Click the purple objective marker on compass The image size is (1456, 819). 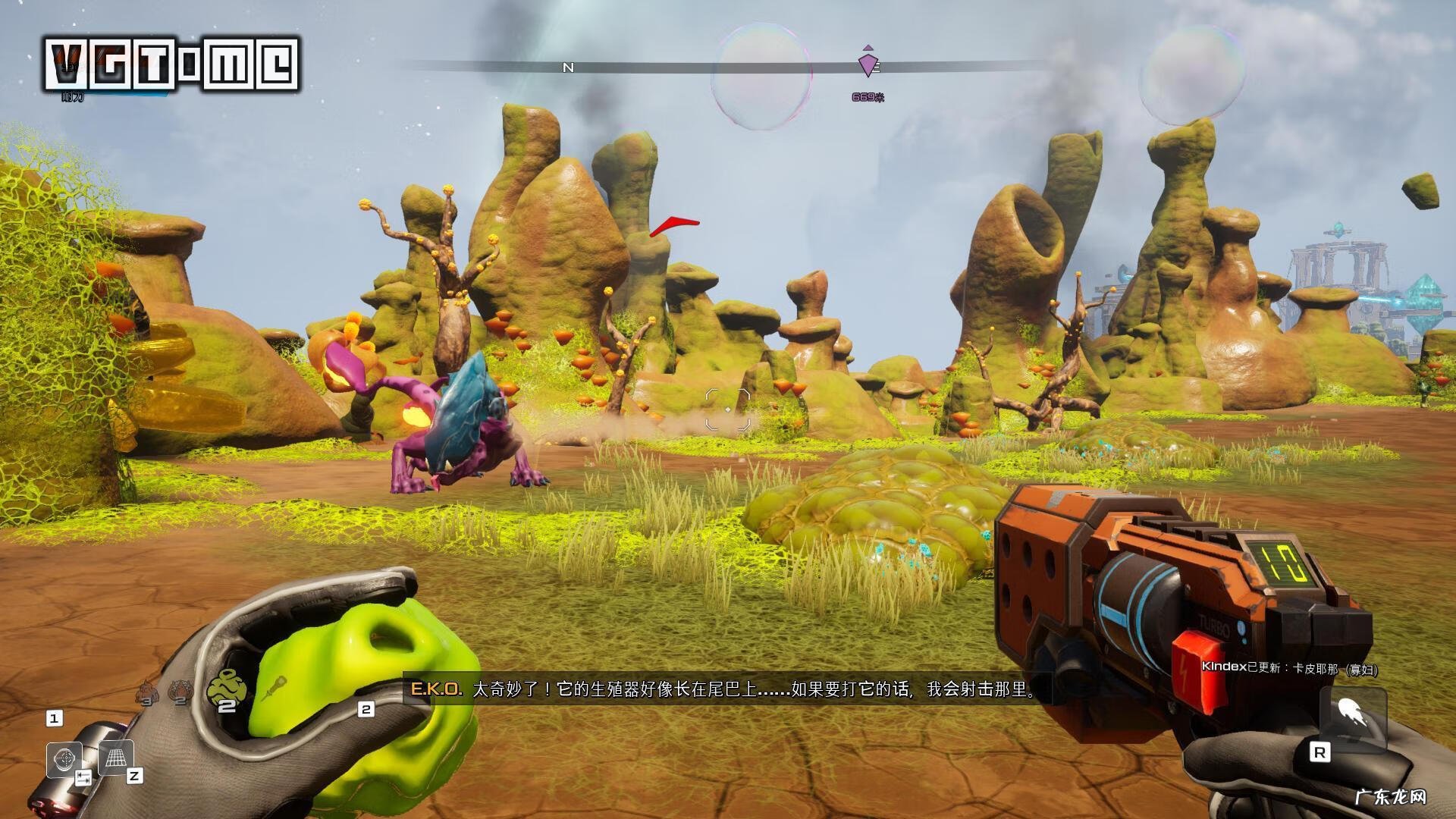click(x=868, y=64)
